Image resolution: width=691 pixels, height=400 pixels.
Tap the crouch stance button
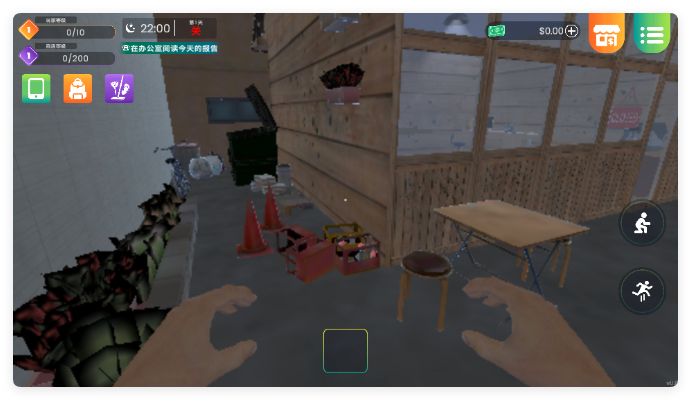point(641,223)
